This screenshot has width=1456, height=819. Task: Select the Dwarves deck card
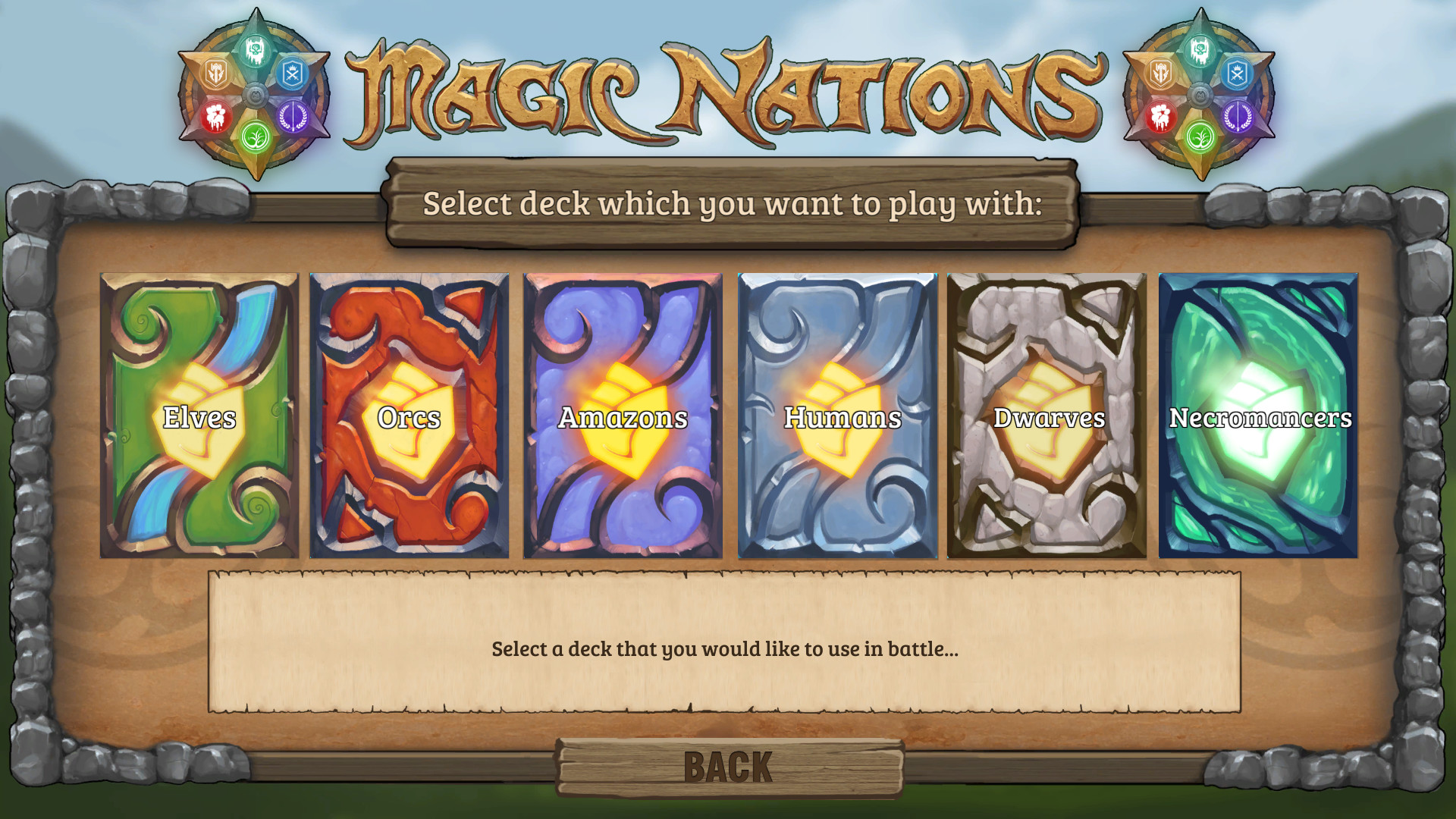[1045, 416]
